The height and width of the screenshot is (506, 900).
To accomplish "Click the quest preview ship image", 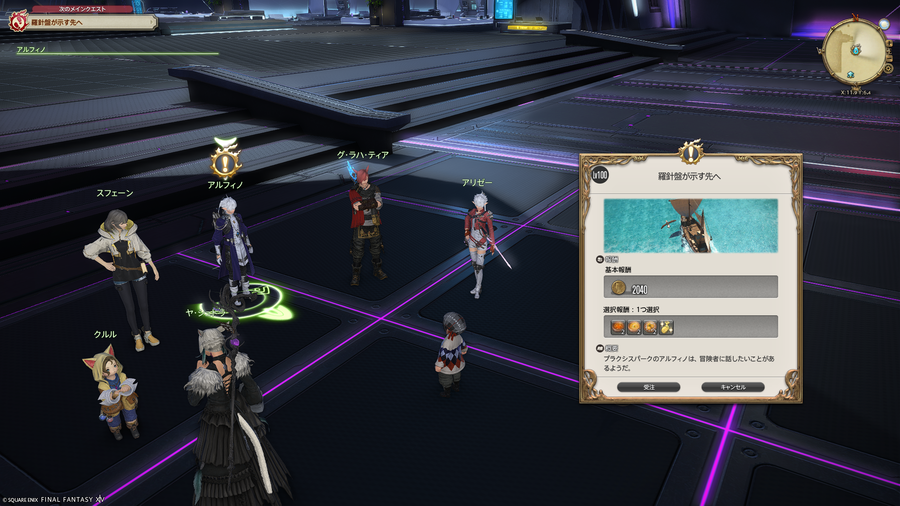I will pos(690,225).
